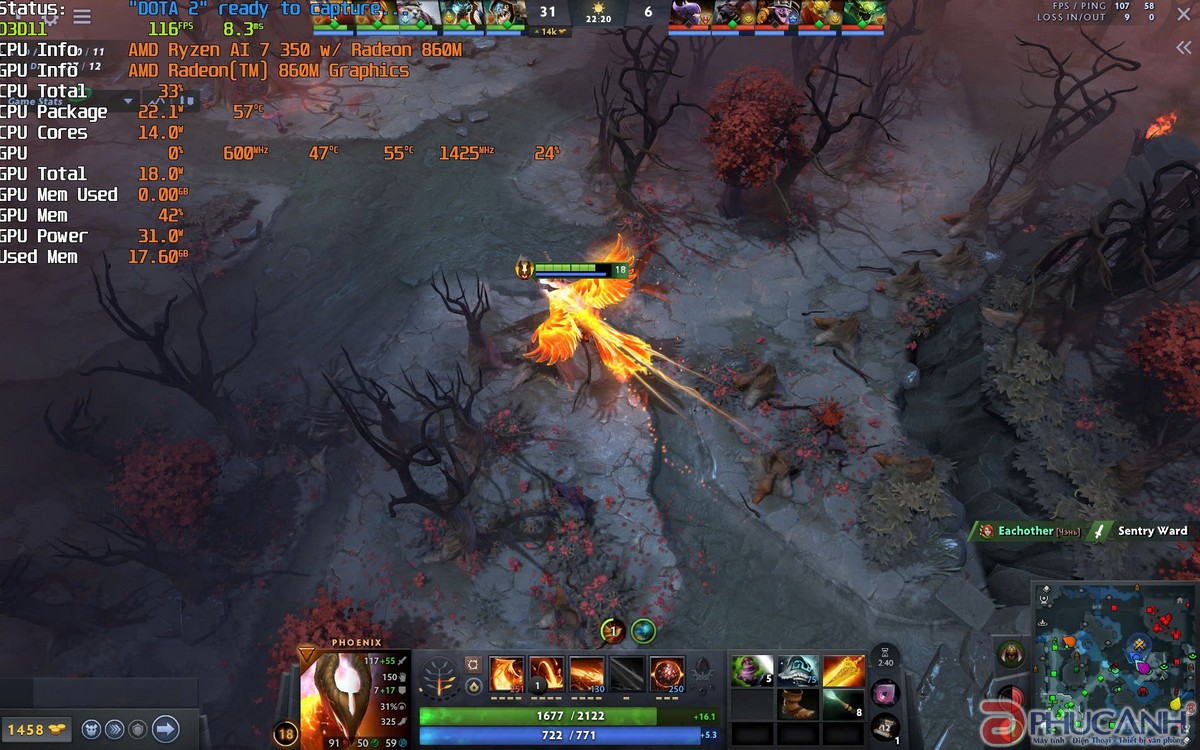The image size is (1200, 750).
Task: Select the neutral item slot with pink cube
Action: click(886, 692)
